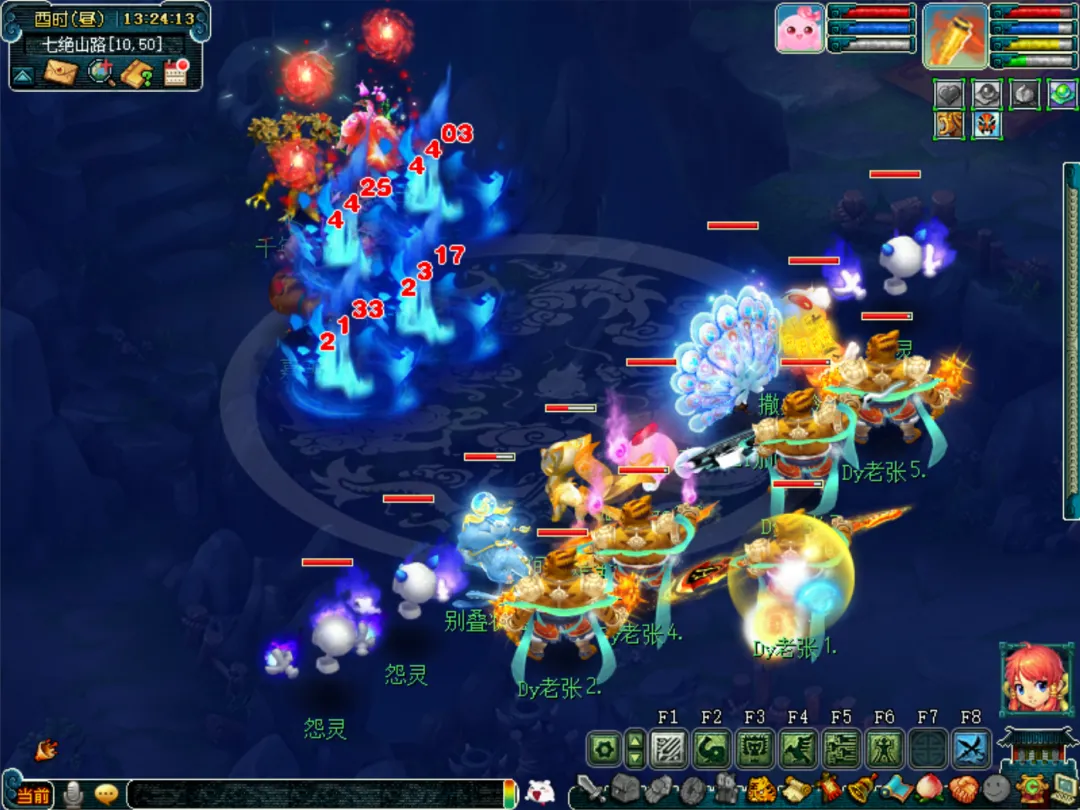The image size is (1080, 810).
Task: Click the green orb buff icon
Action: point(1062,93)
